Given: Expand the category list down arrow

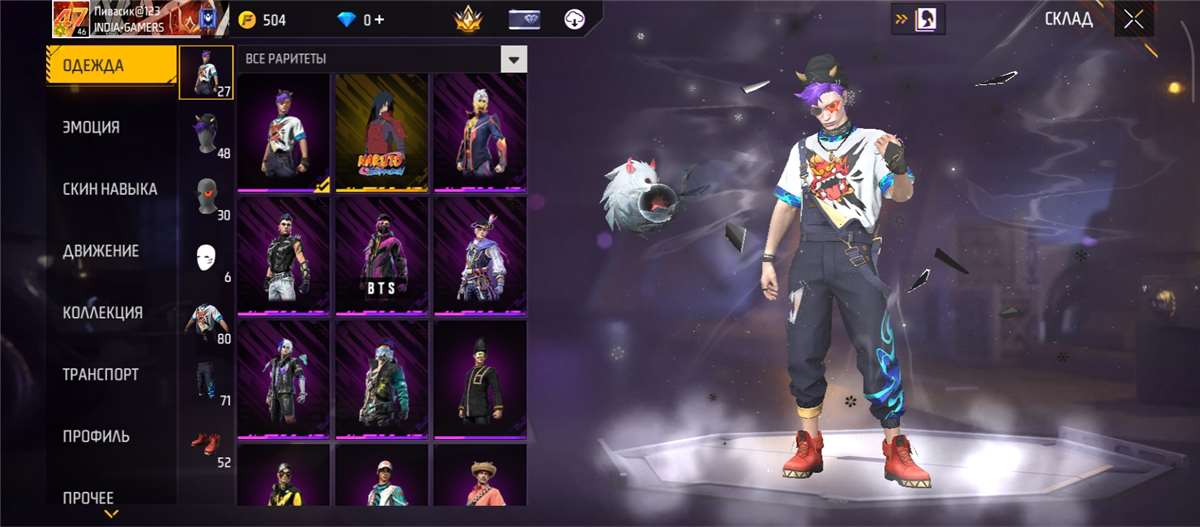Looking at the screenshot, I should (112, 514).
